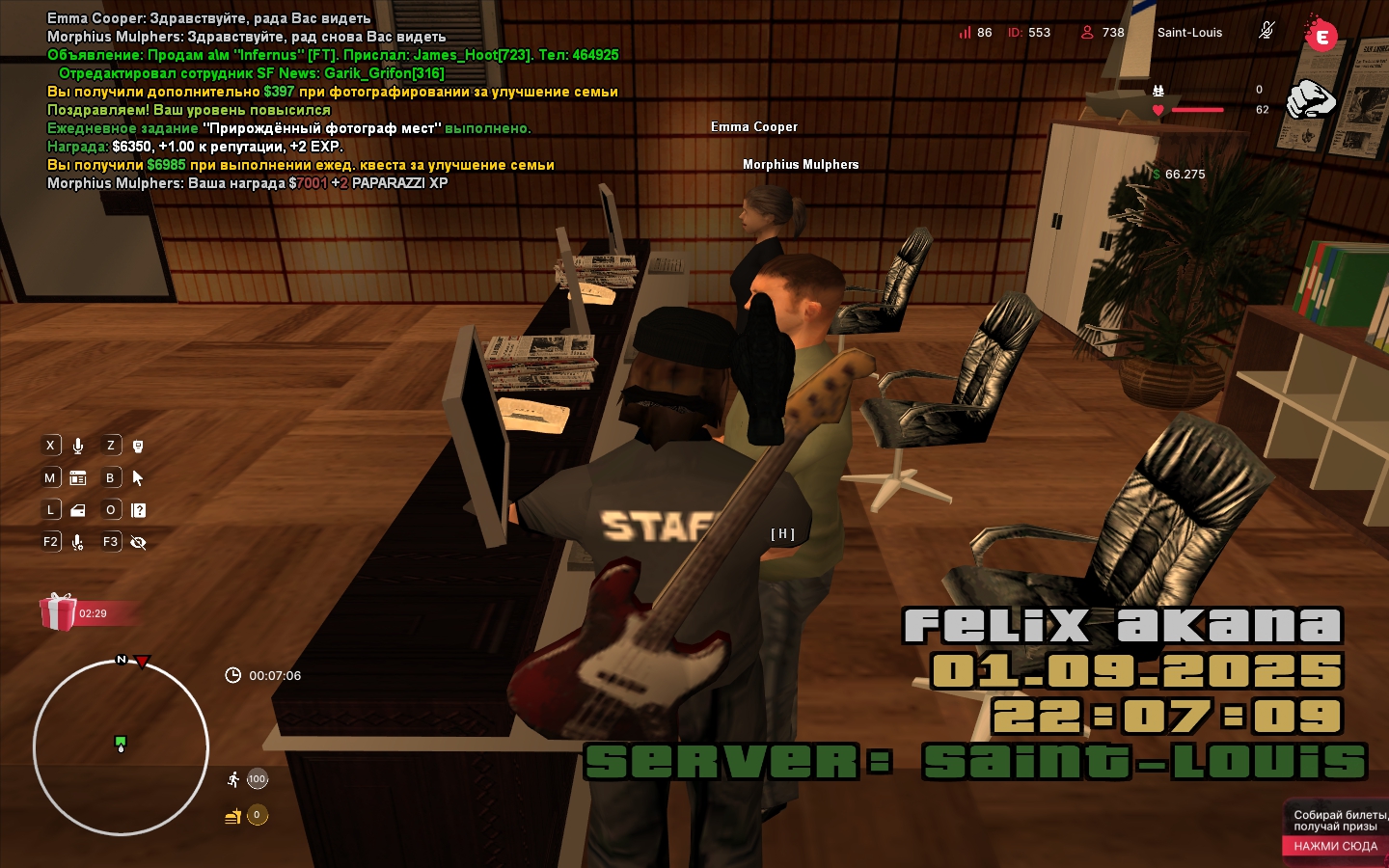Screen dimensions: 1389x868
Task: Enable the mouse cursor icon
Action: [x=138, y=477]
